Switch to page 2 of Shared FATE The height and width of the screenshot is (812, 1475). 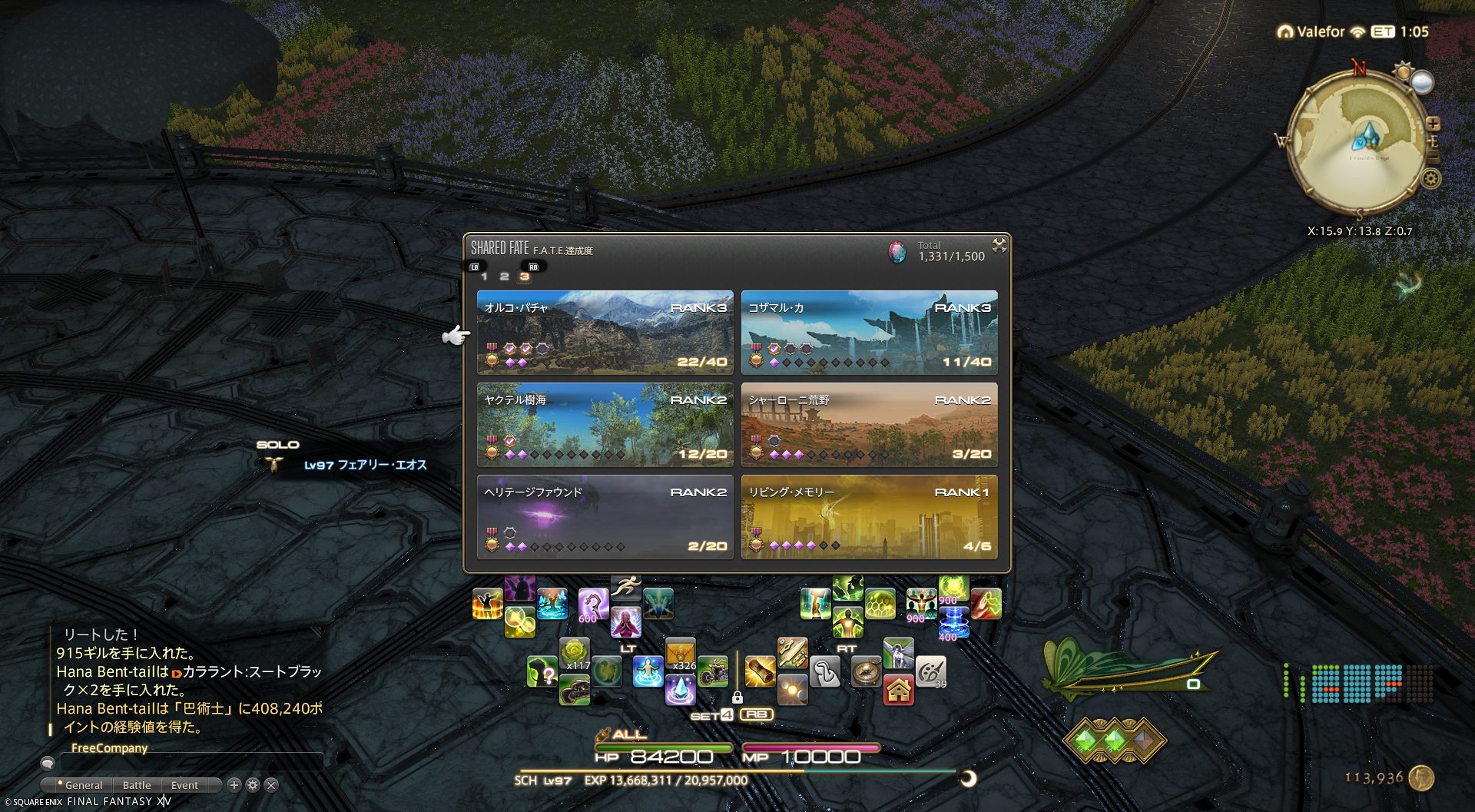coord(504,277)
